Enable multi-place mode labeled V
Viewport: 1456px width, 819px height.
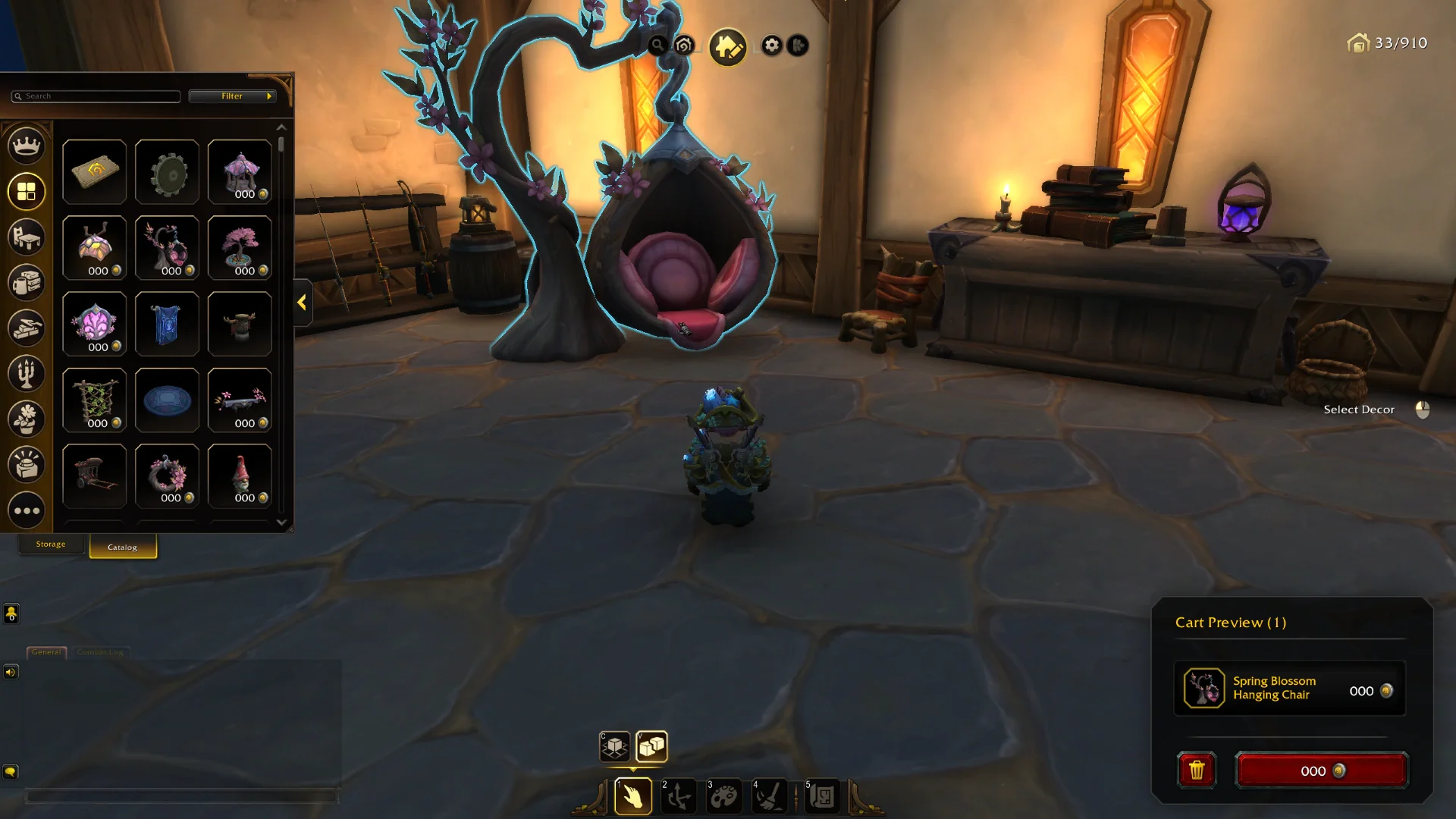pos(652,747)
